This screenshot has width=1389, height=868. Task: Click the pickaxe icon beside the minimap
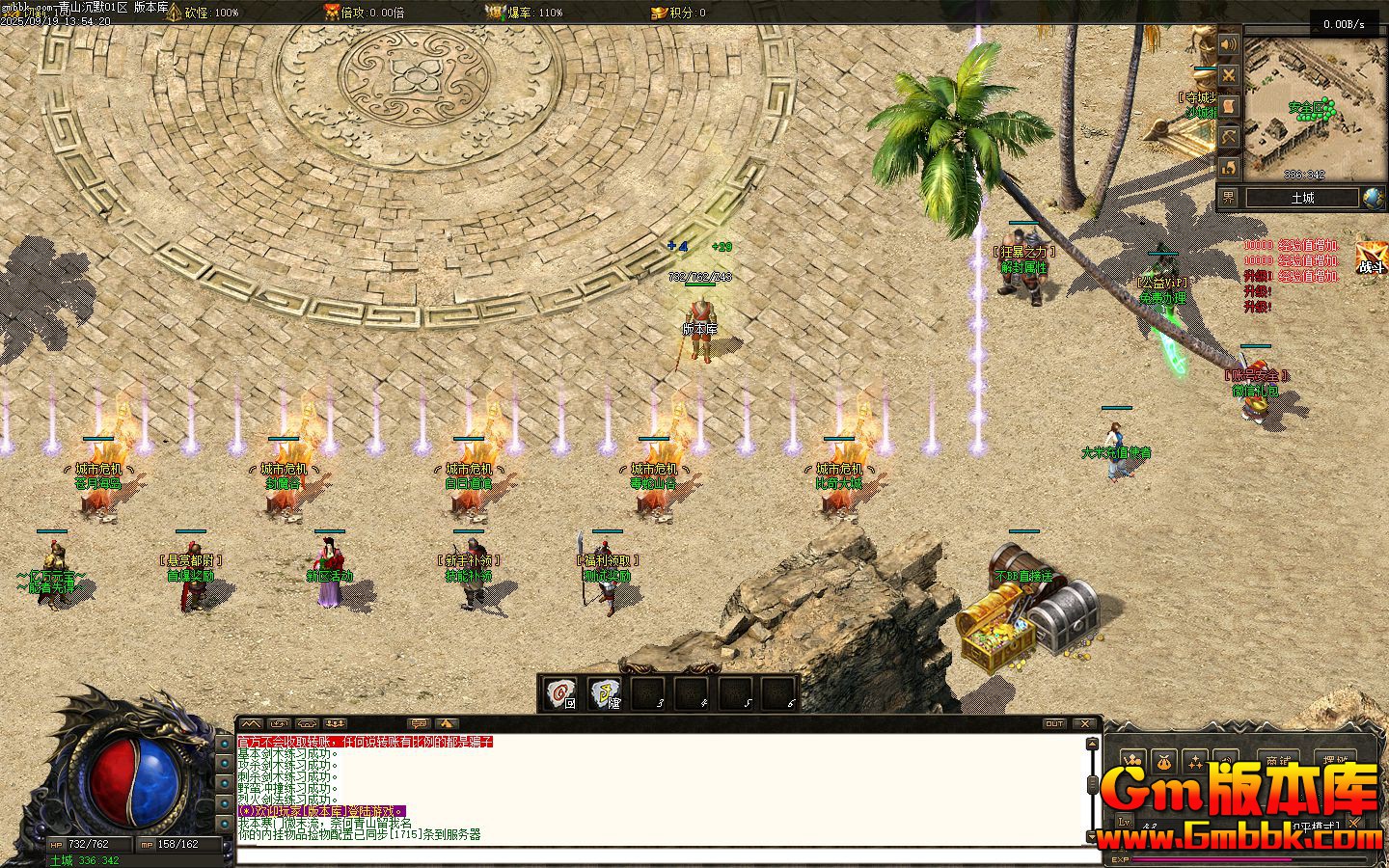1228,137
